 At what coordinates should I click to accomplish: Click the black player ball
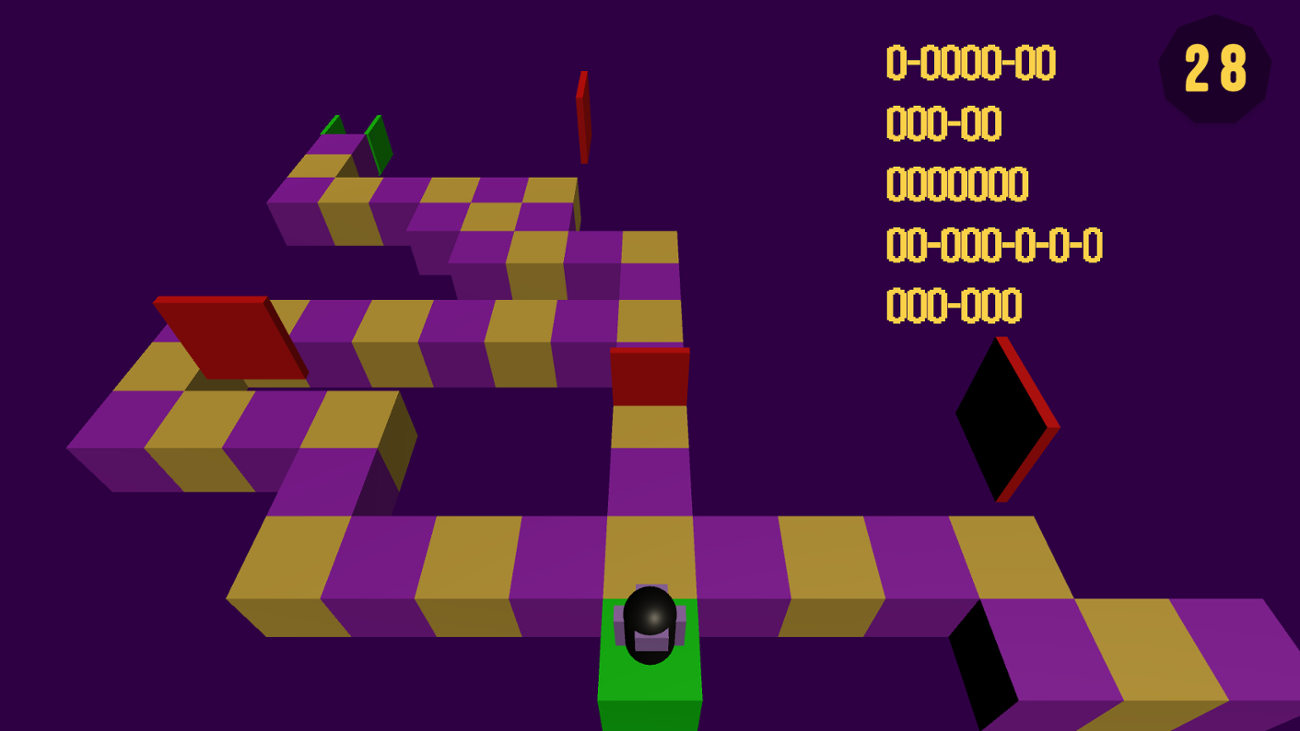click(x=651, y=625)
